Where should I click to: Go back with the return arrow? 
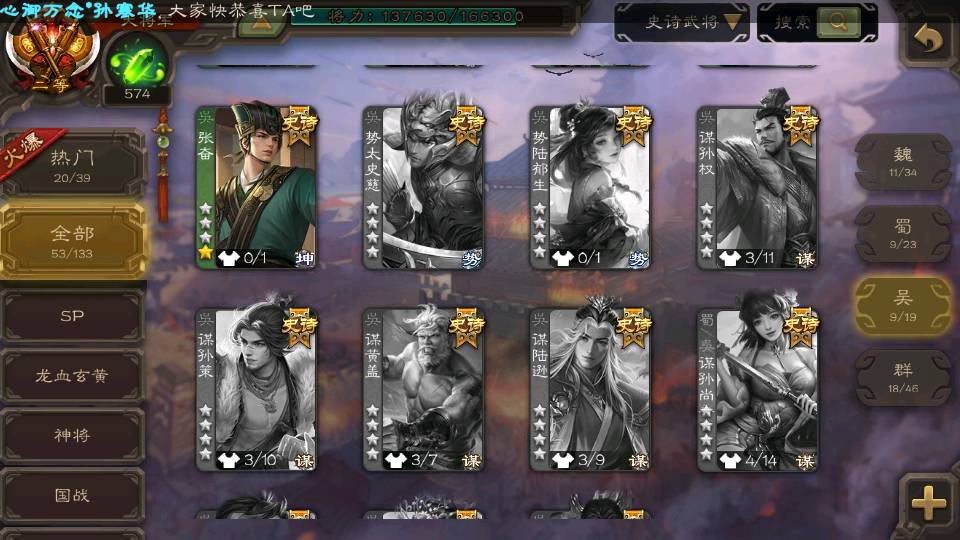929,40
